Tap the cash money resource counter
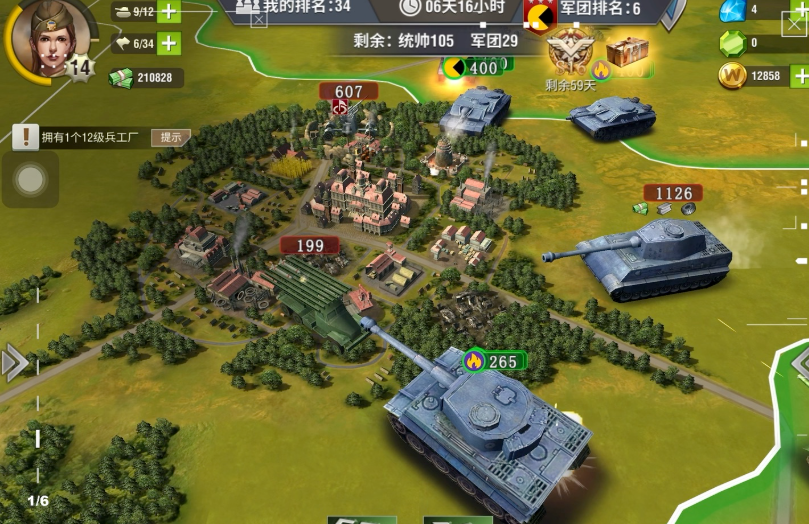Screen dimensions: 809x524 click(x=146, y=77)
